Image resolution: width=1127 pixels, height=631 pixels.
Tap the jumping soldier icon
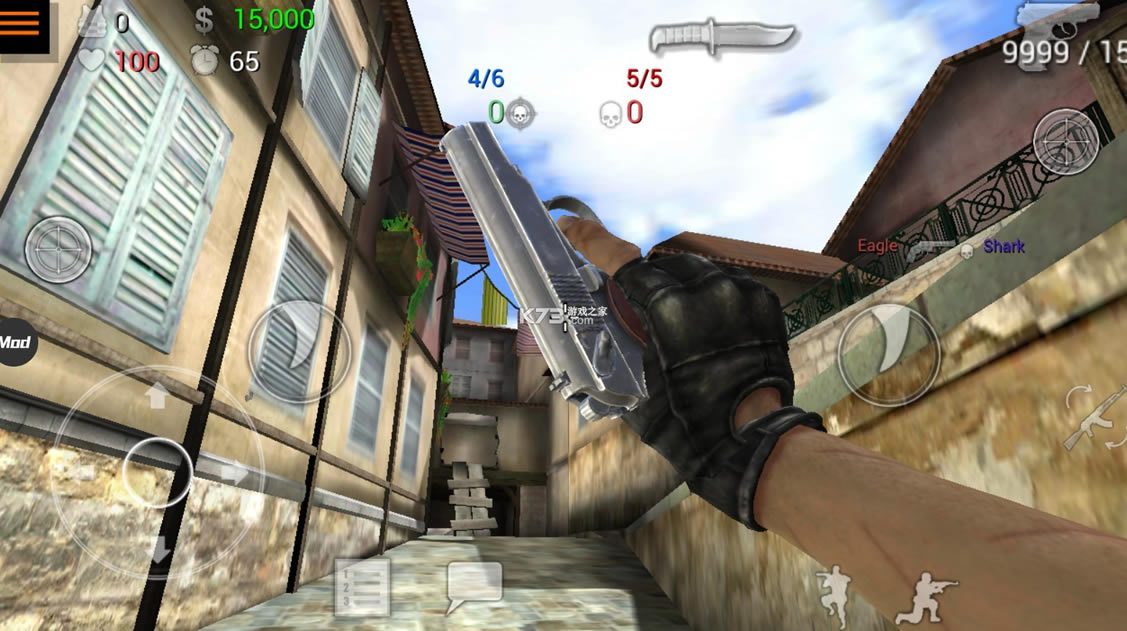pos(833,596)
